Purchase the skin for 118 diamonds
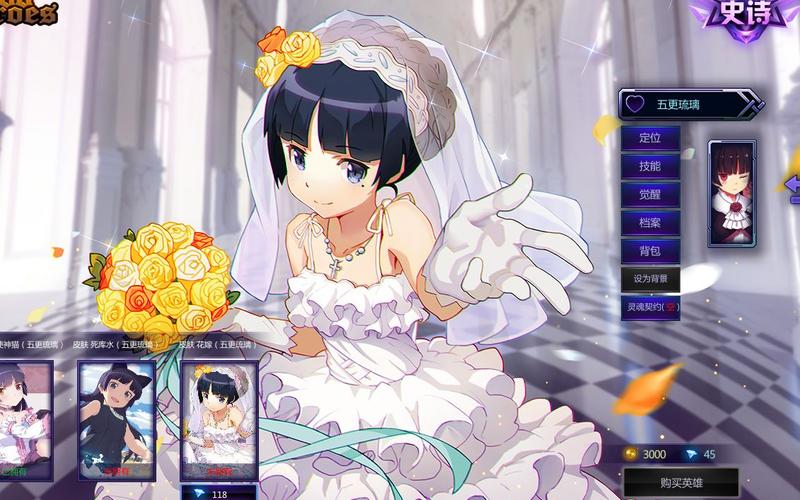 pyautogui.click(x=220, y=493)
